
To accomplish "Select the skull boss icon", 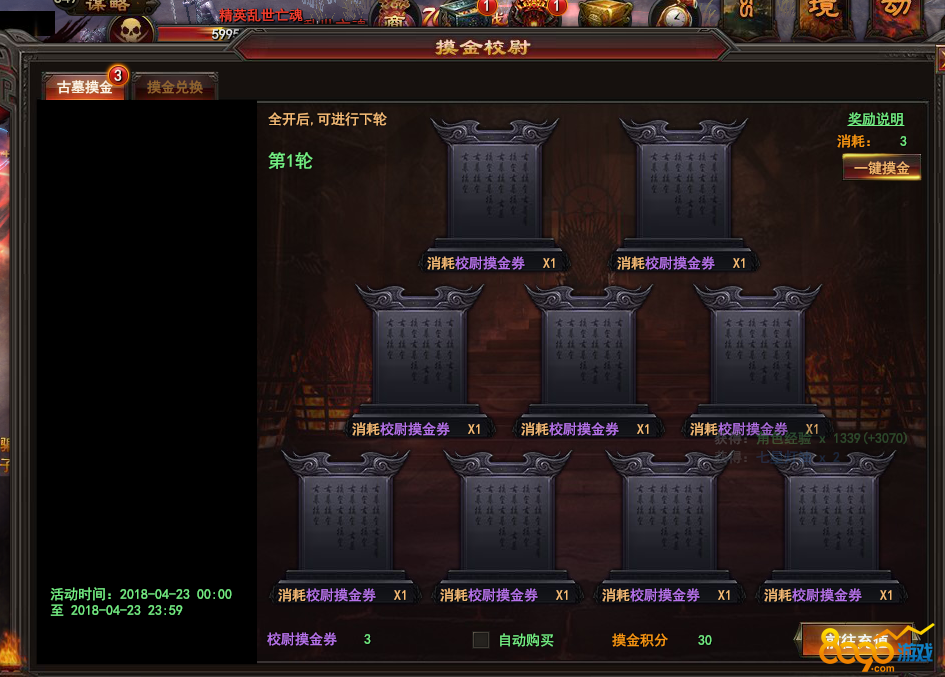I will click(131, 30).
